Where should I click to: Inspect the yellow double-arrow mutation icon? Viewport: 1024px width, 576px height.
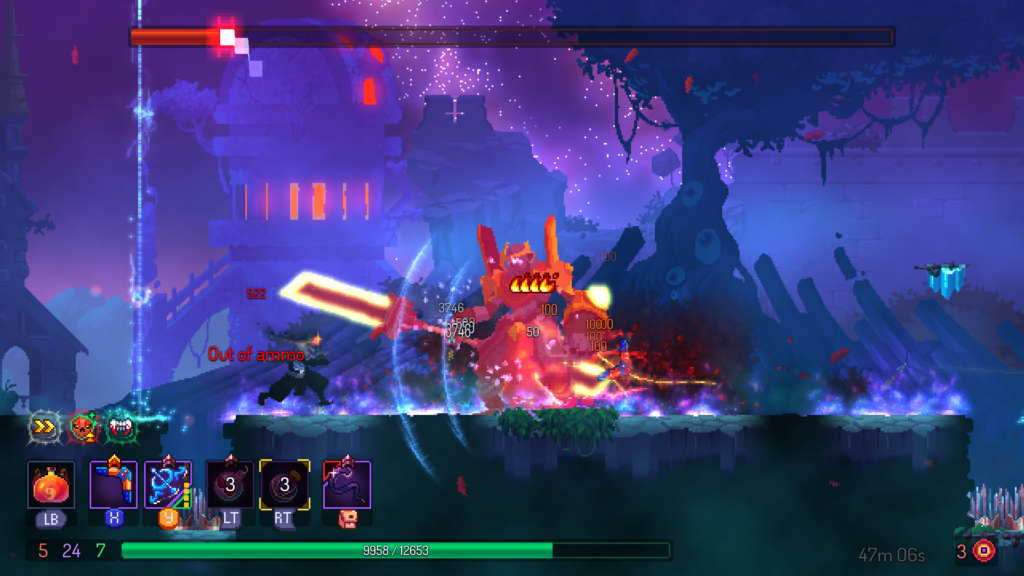tap(44, 427)
